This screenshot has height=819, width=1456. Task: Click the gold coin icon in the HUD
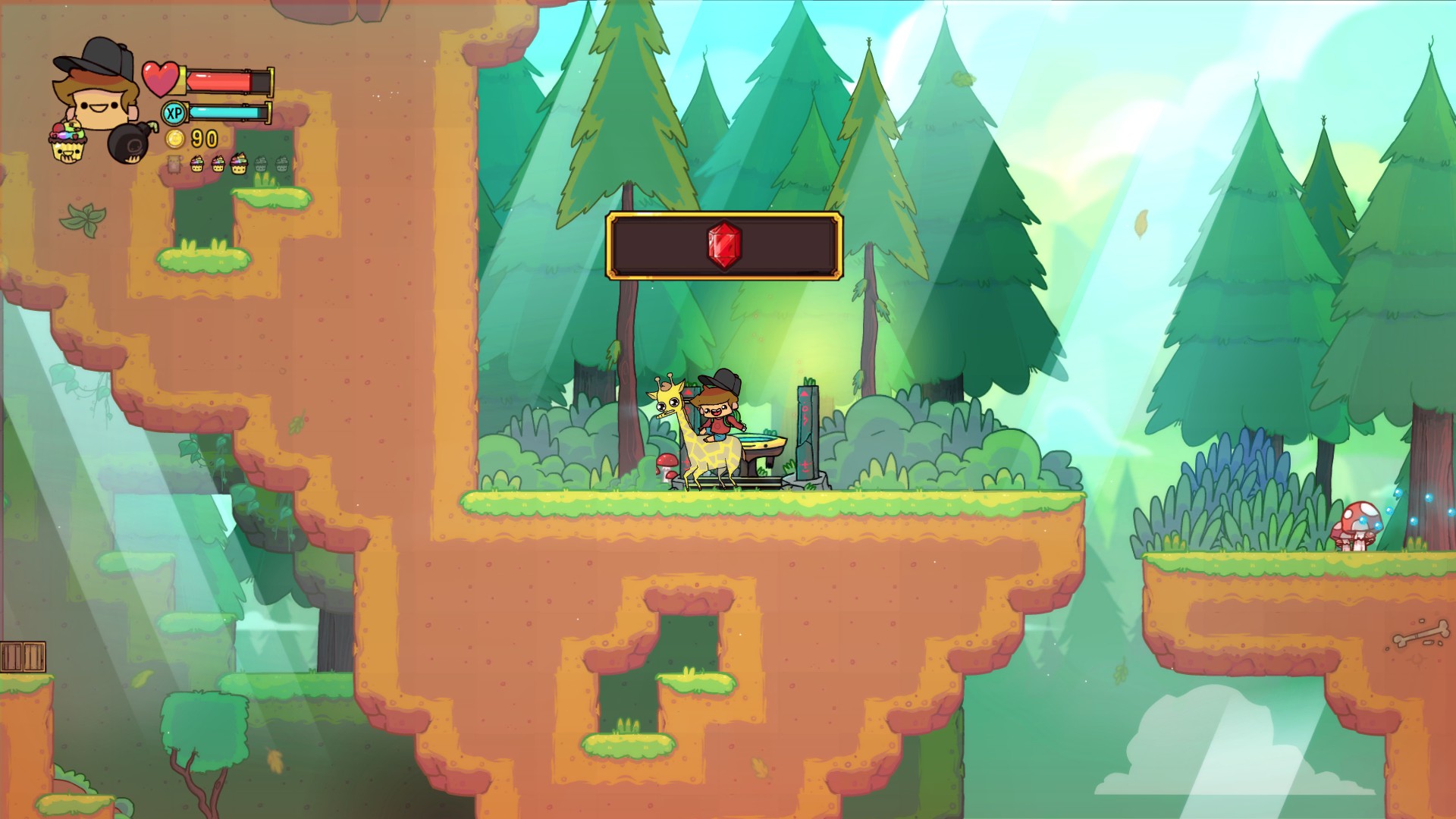[x=176, y=139]
